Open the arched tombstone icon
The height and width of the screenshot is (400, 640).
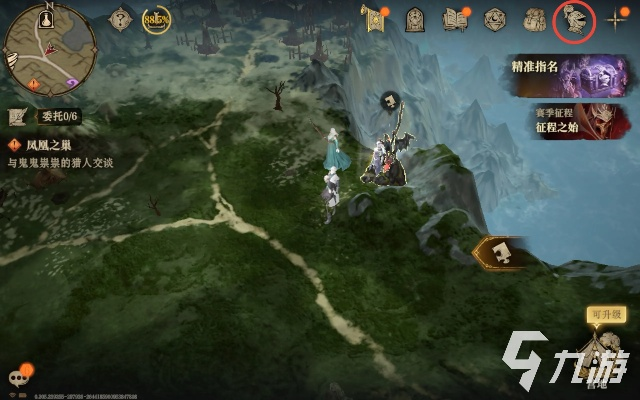point(415,19)
